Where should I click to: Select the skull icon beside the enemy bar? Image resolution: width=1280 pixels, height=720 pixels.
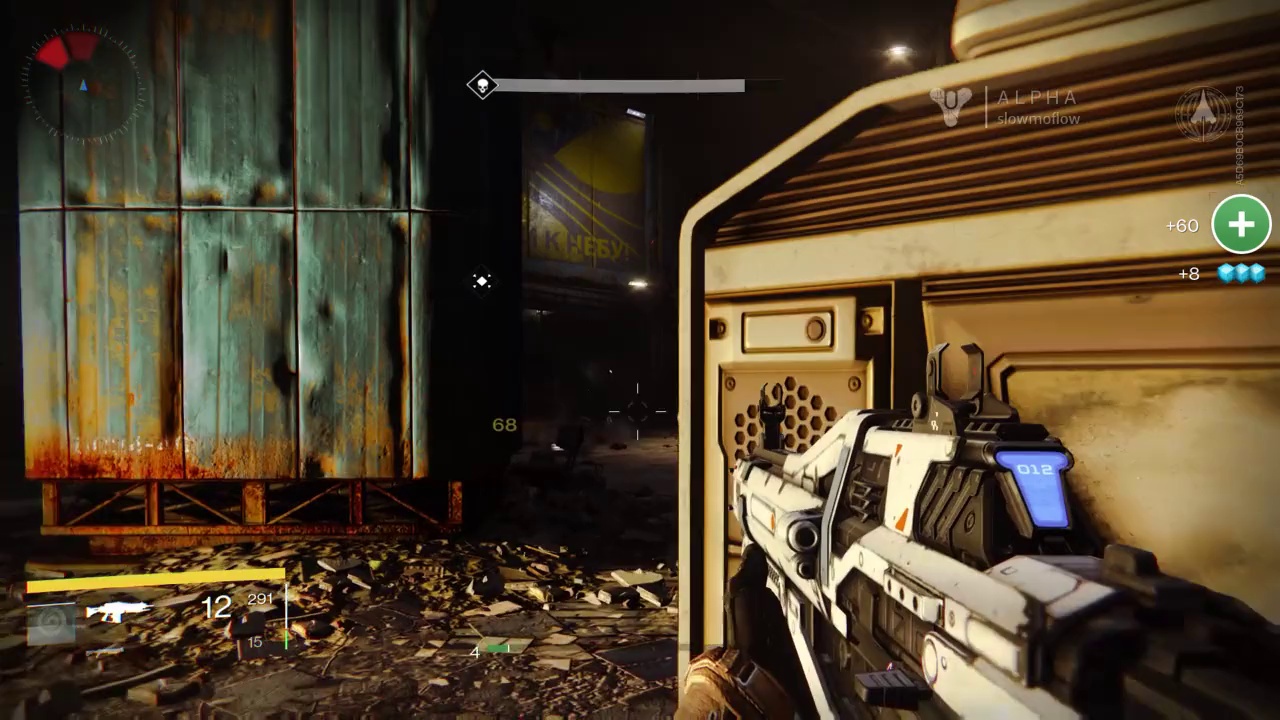pos(482,85)
